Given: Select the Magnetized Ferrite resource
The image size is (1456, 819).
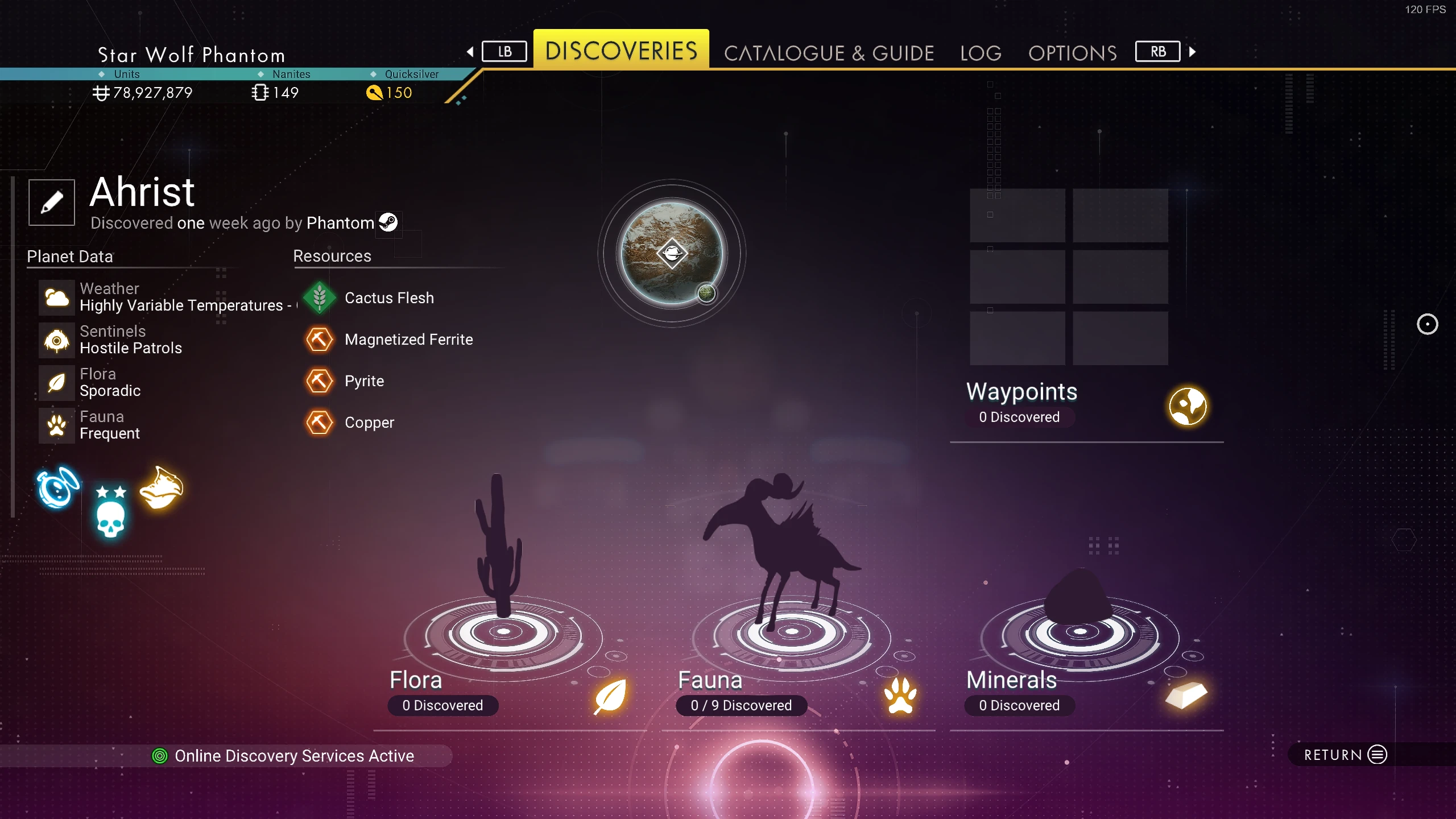Looking at the screenshot, I should pos(408,340).
